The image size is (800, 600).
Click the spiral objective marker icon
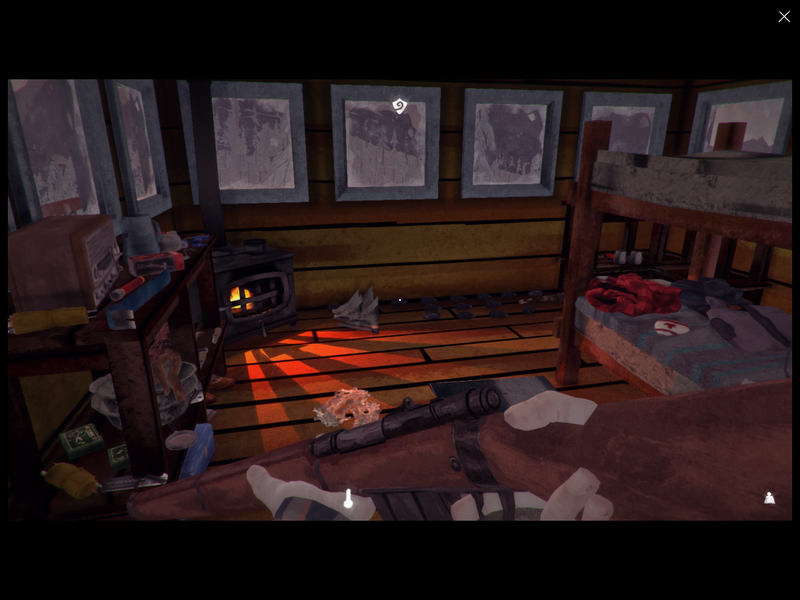(x=399, y=106)
